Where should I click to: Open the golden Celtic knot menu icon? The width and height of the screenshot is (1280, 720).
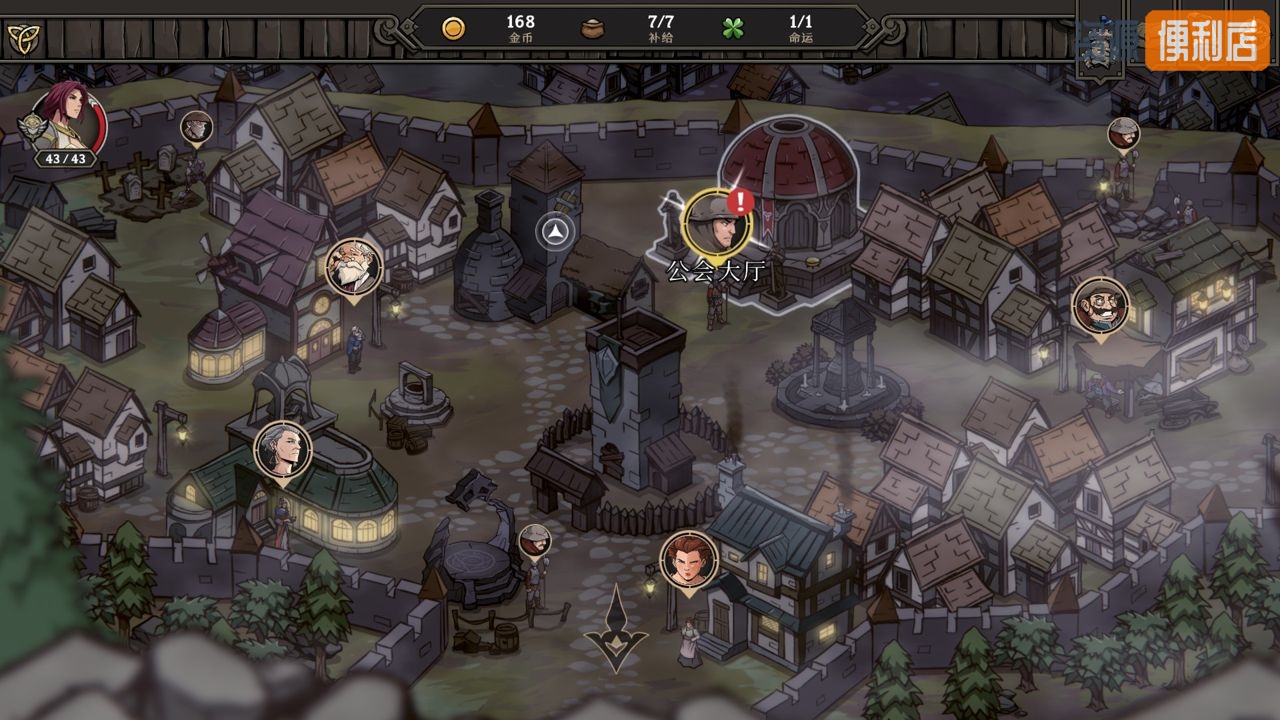tap(21, 38)
